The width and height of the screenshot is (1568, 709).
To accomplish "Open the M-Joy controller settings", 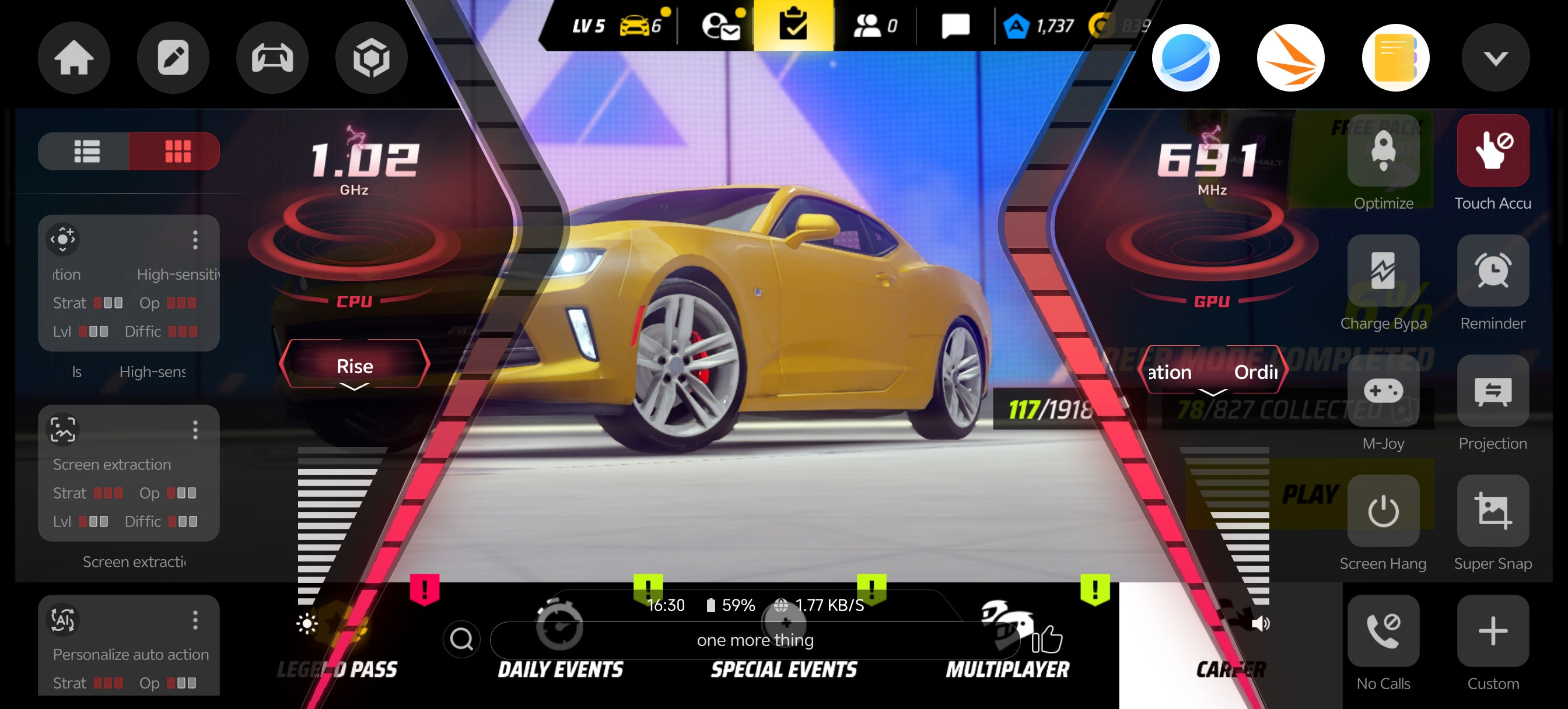I will click(1382, 391).
